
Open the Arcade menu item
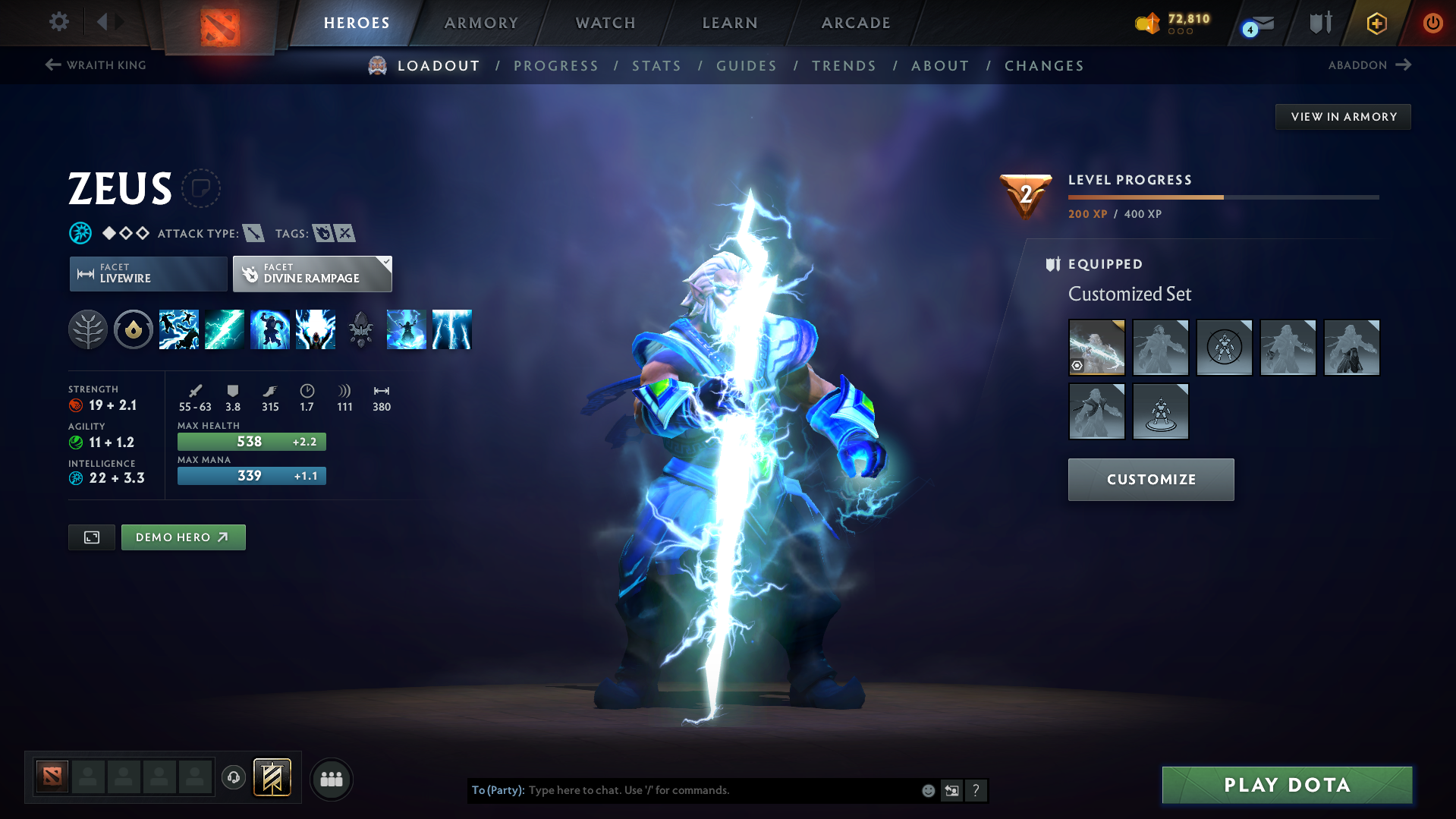coord(855,23)
